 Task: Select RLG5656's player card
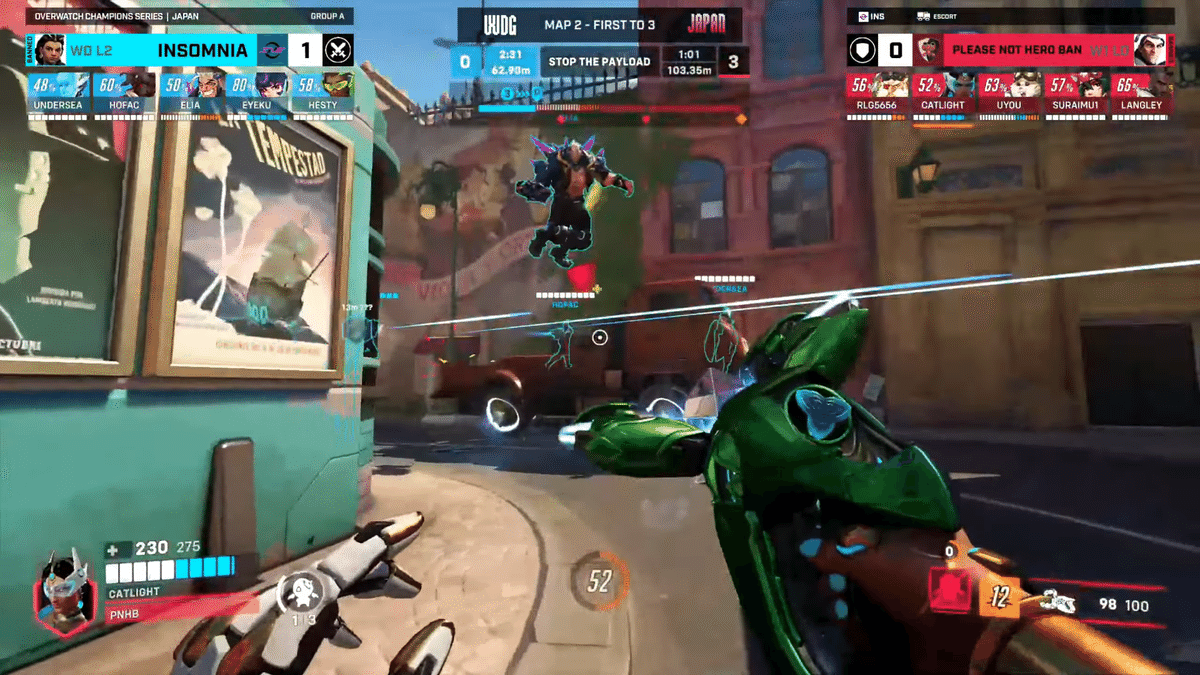tap(878, 92)
